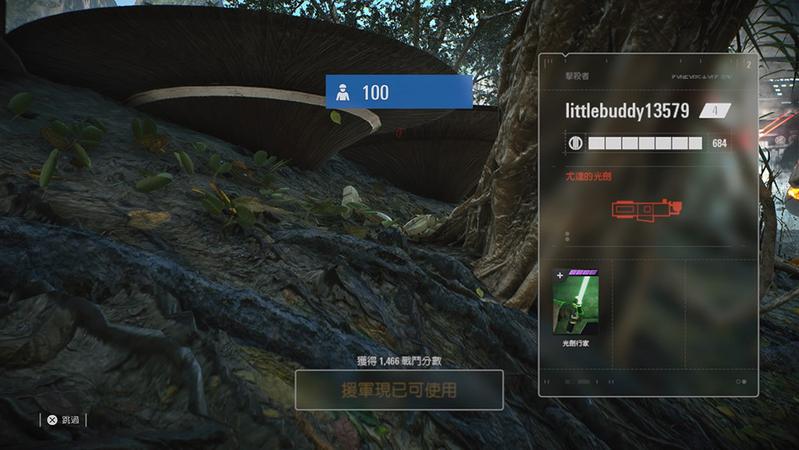The image size is (799, 450).
Task: Select the 援軍現已可使用 reinforcements button
Action: click(398, 389)
